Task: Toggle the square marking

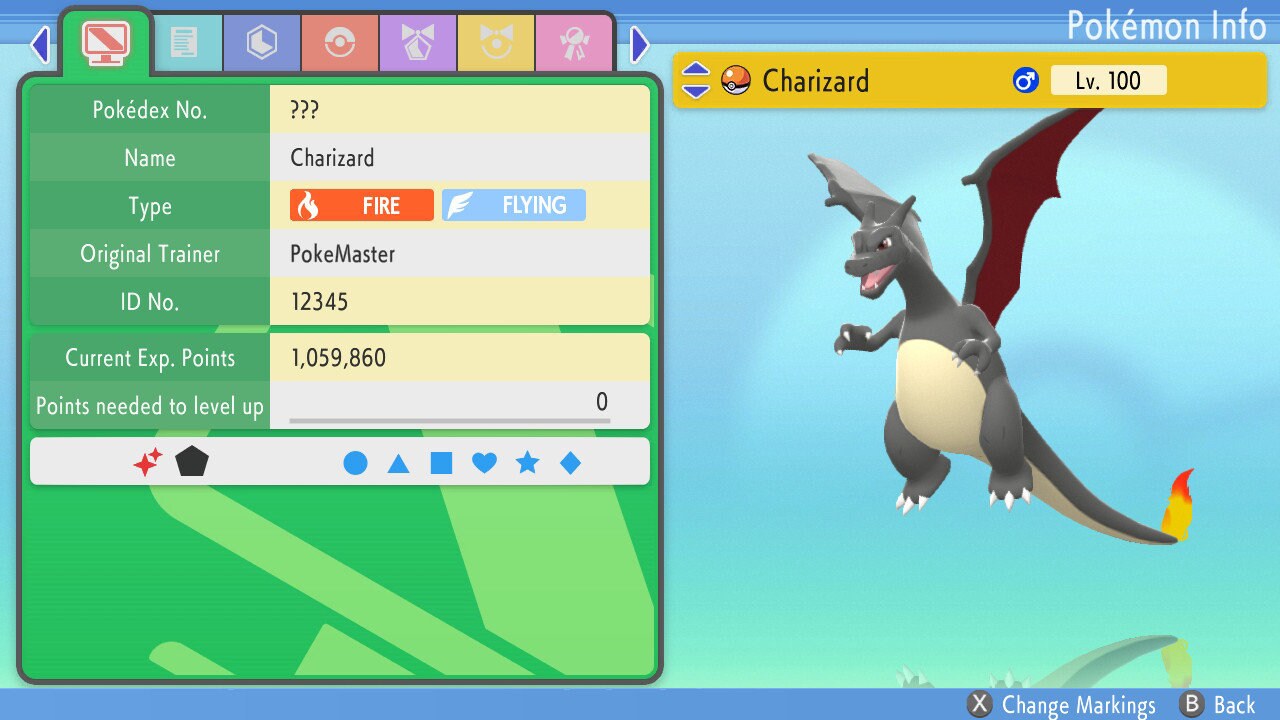Action: pos(441,463)
